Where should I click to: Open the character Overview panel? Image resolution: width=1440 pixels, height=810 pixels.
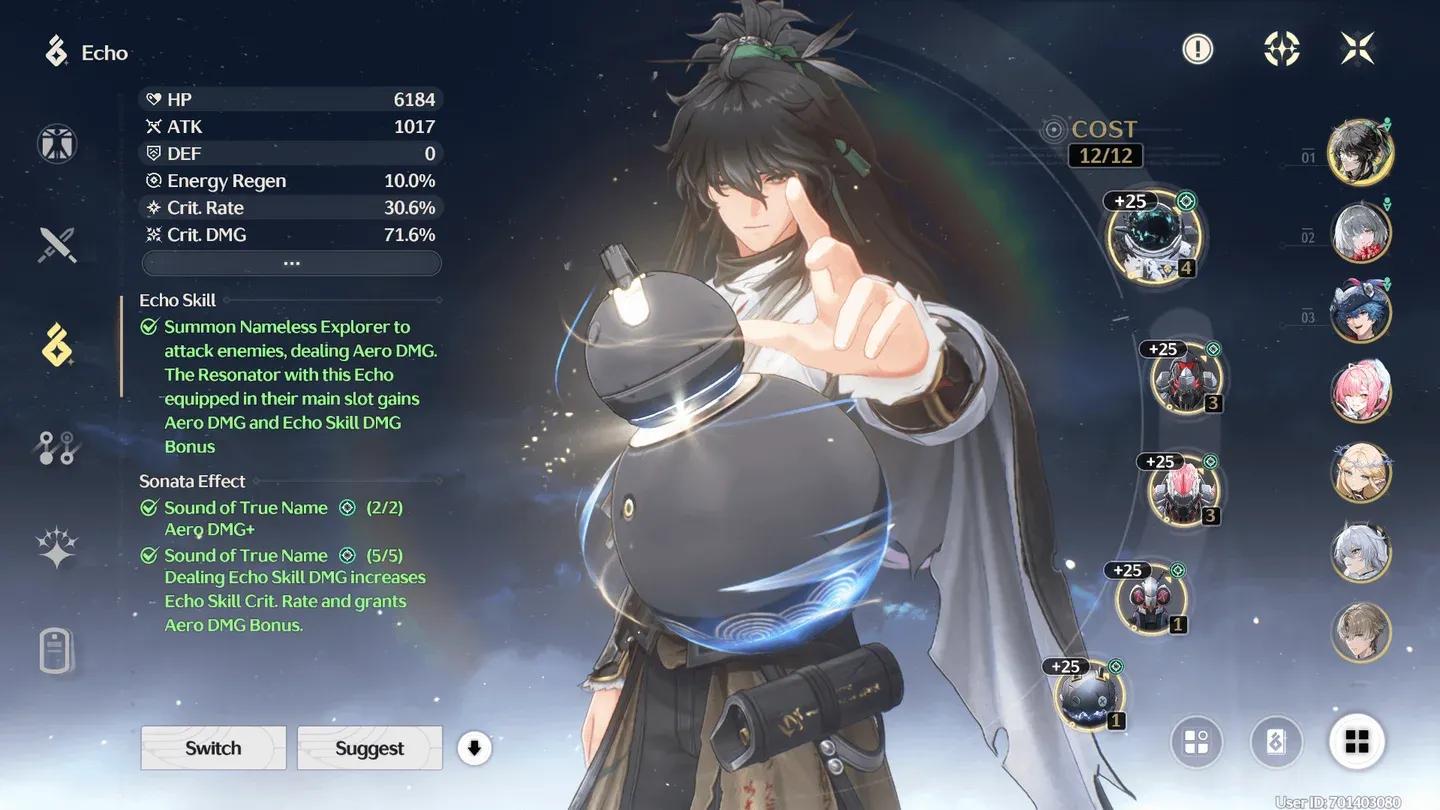[x=56, y=143]
